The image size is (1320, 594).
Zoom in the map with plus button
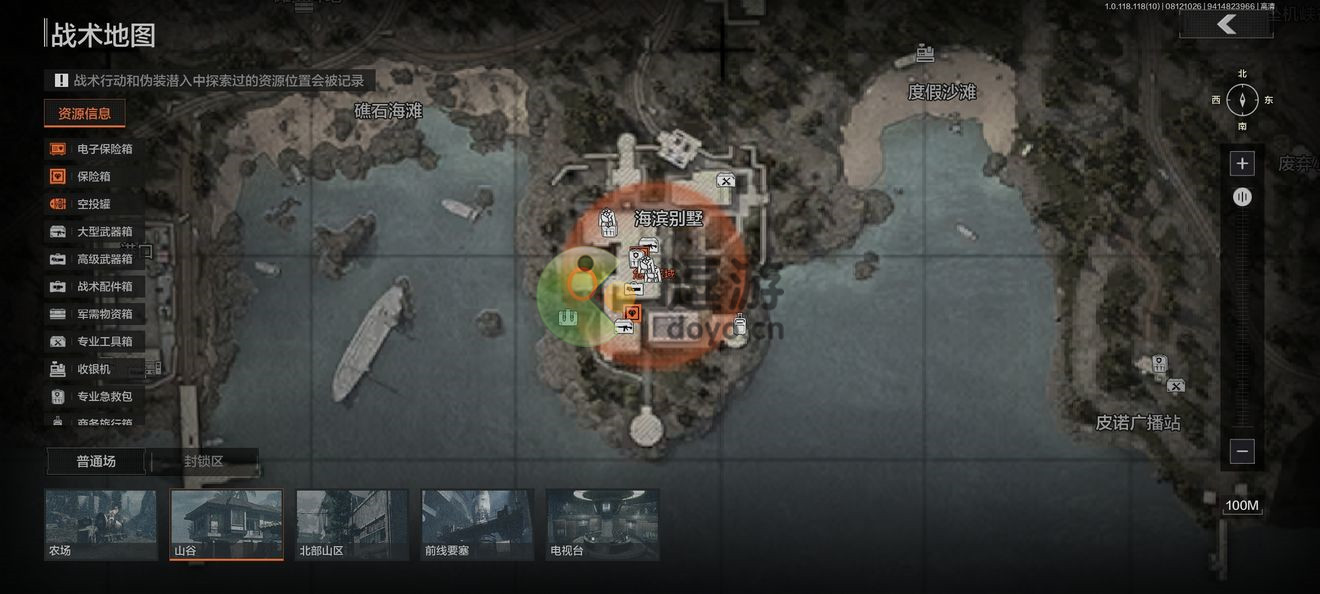[1242, 164]
